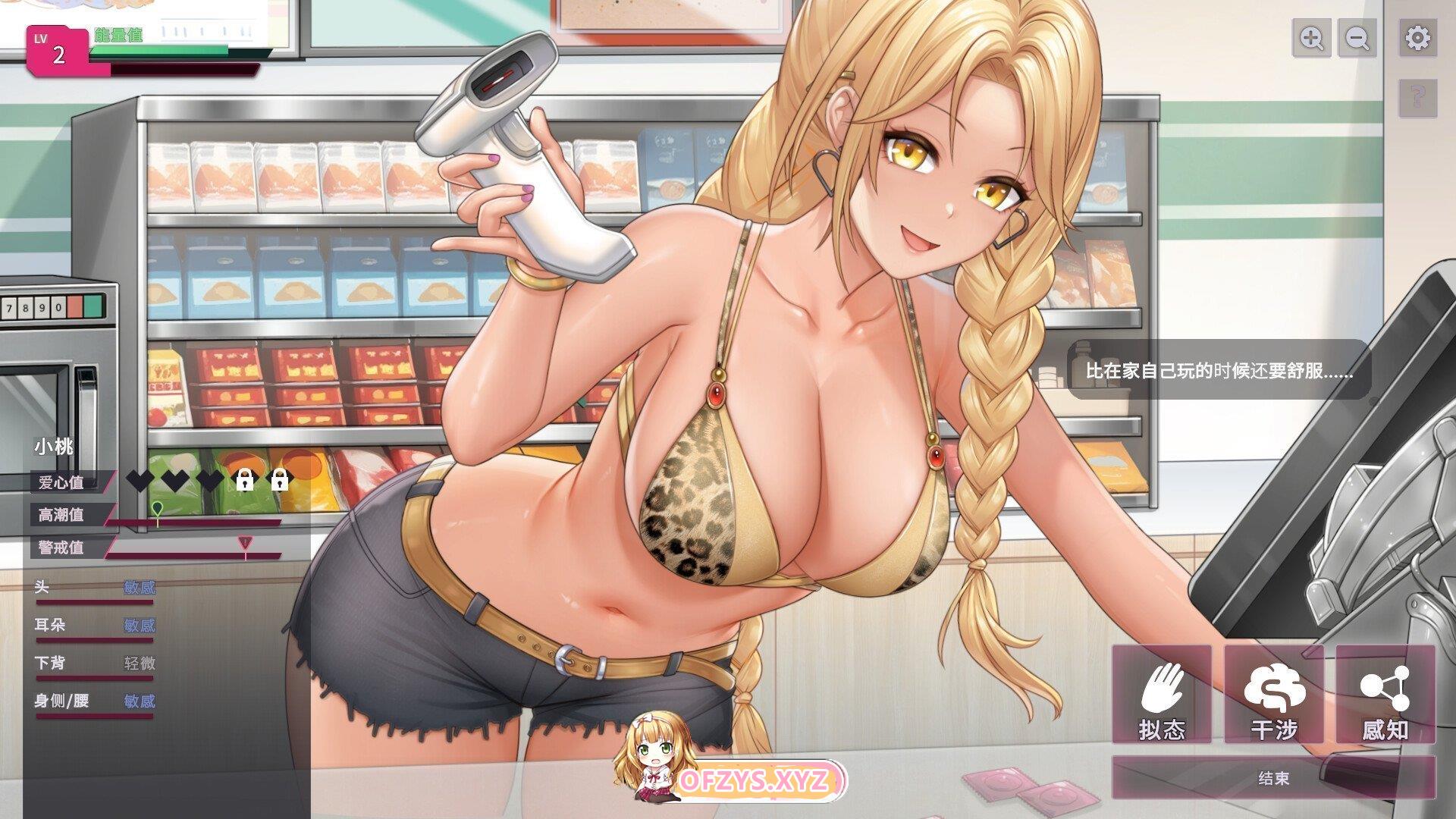This screenshot has width=1456, height=819.
Task: Click the 结束 end button
Action: [1273, 779]
